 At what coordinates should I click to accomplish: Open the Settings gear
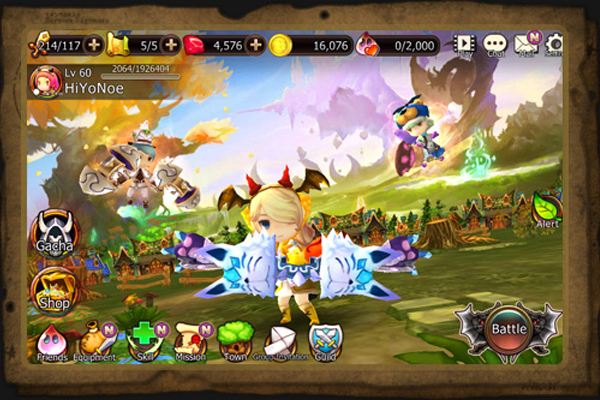(x=554, y=44)
